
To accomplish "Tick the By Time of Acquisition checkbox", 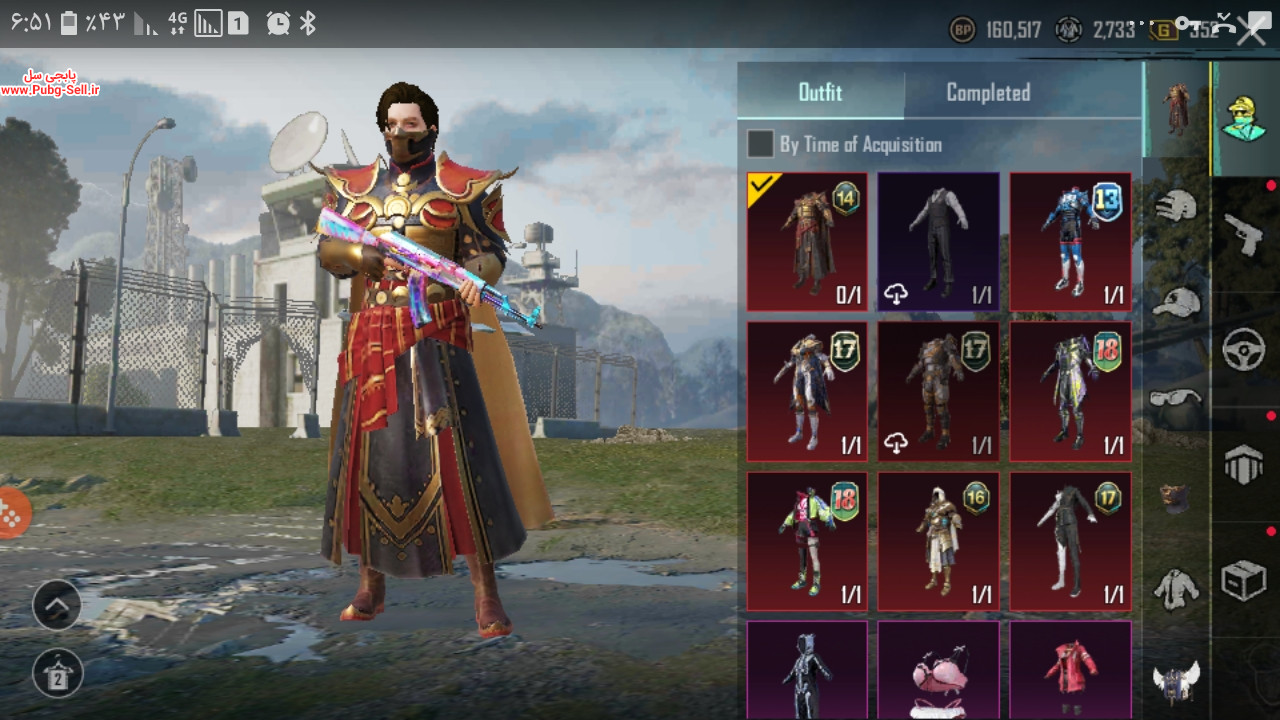I will pyautogui.click(x=761, y=144).
